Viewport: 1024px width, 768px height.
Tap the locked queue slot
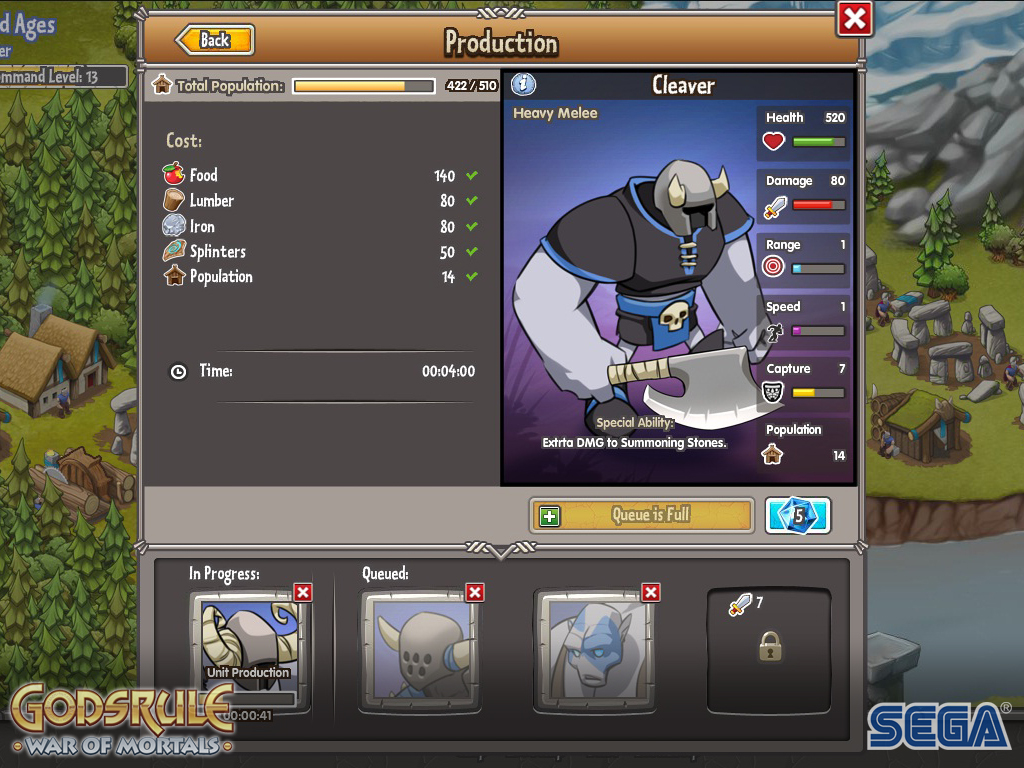click(x=769, y=648)
